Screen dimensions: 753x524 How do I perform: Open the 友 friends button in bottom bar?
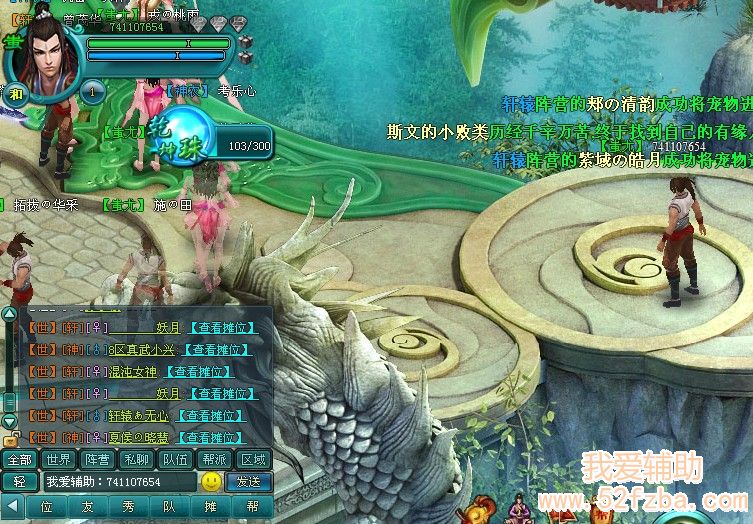tap(87, 507)
